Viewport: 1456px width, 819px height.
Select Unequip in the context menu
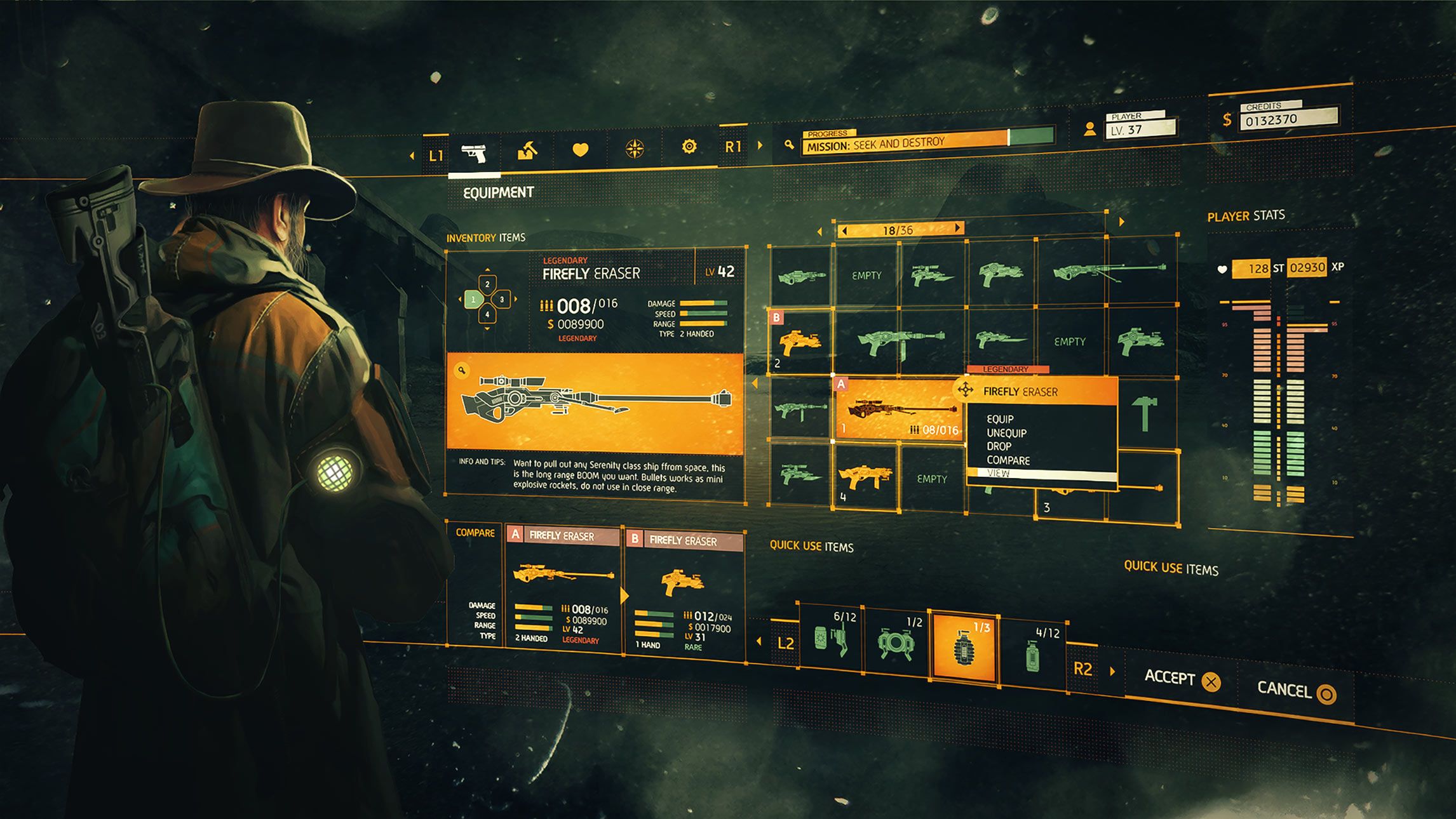click(x=1006, y=433)
